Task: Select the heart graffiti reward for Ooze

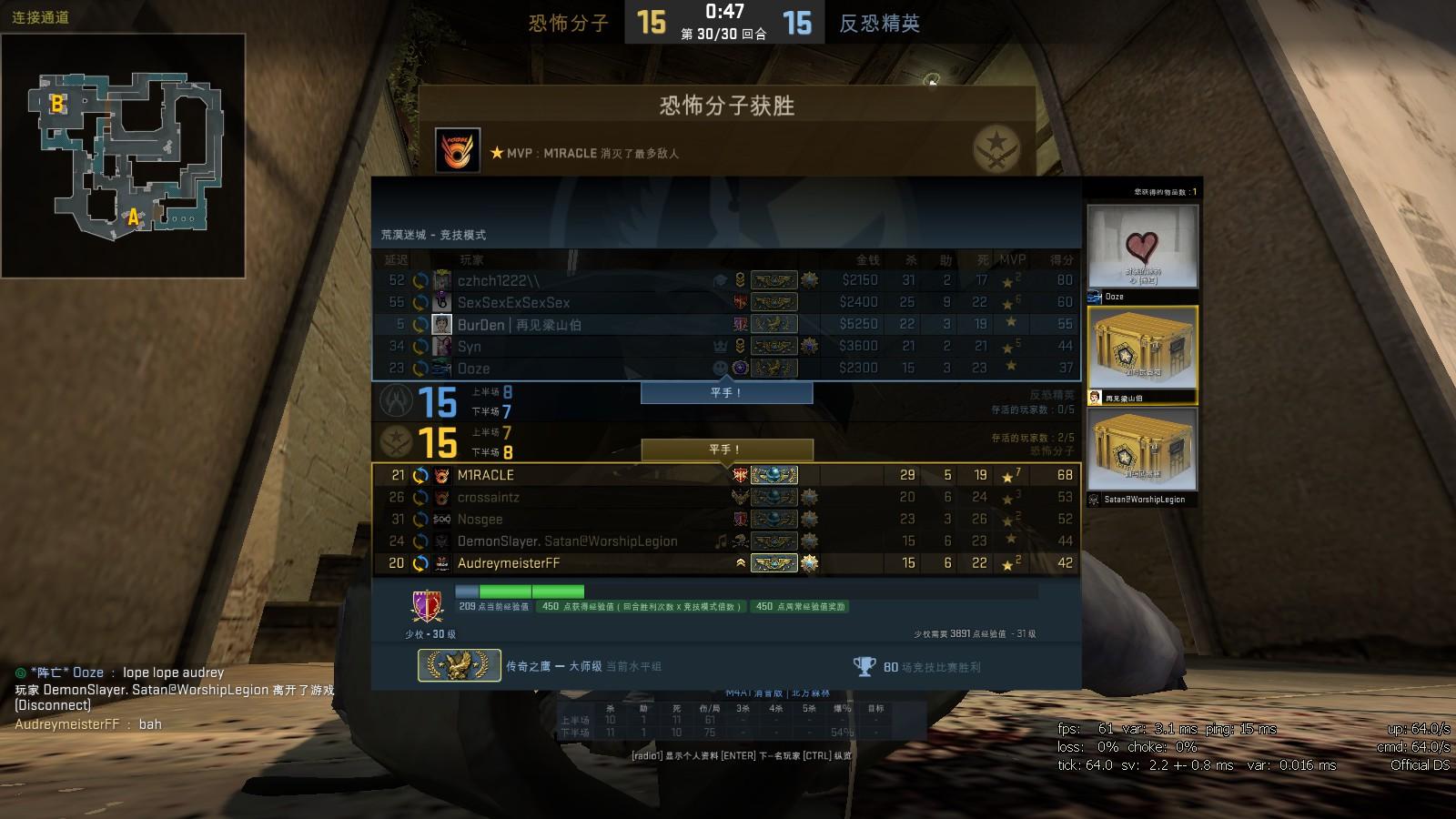Action: point(1142,246)
